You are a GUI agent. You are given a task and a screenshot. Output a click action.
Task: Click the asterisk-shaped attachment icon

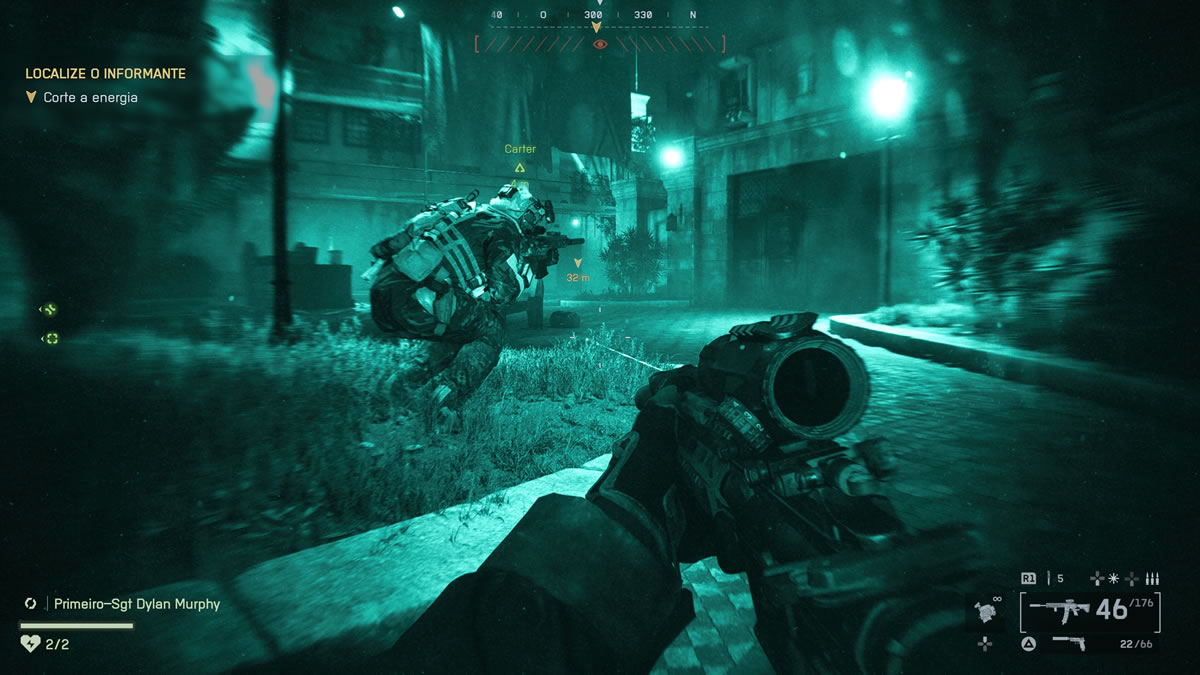click(1114, 578)
